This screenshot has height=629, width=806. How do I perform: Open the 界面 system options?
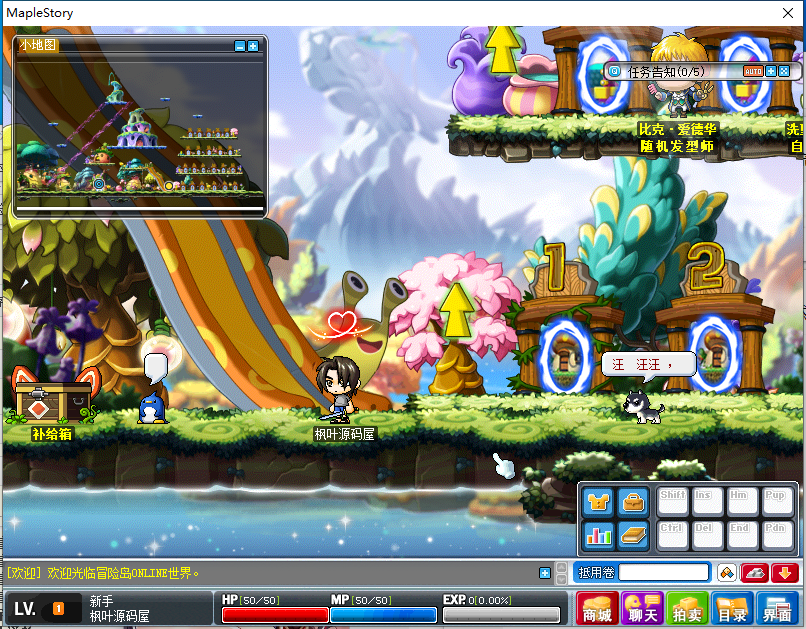coord(777,609)
